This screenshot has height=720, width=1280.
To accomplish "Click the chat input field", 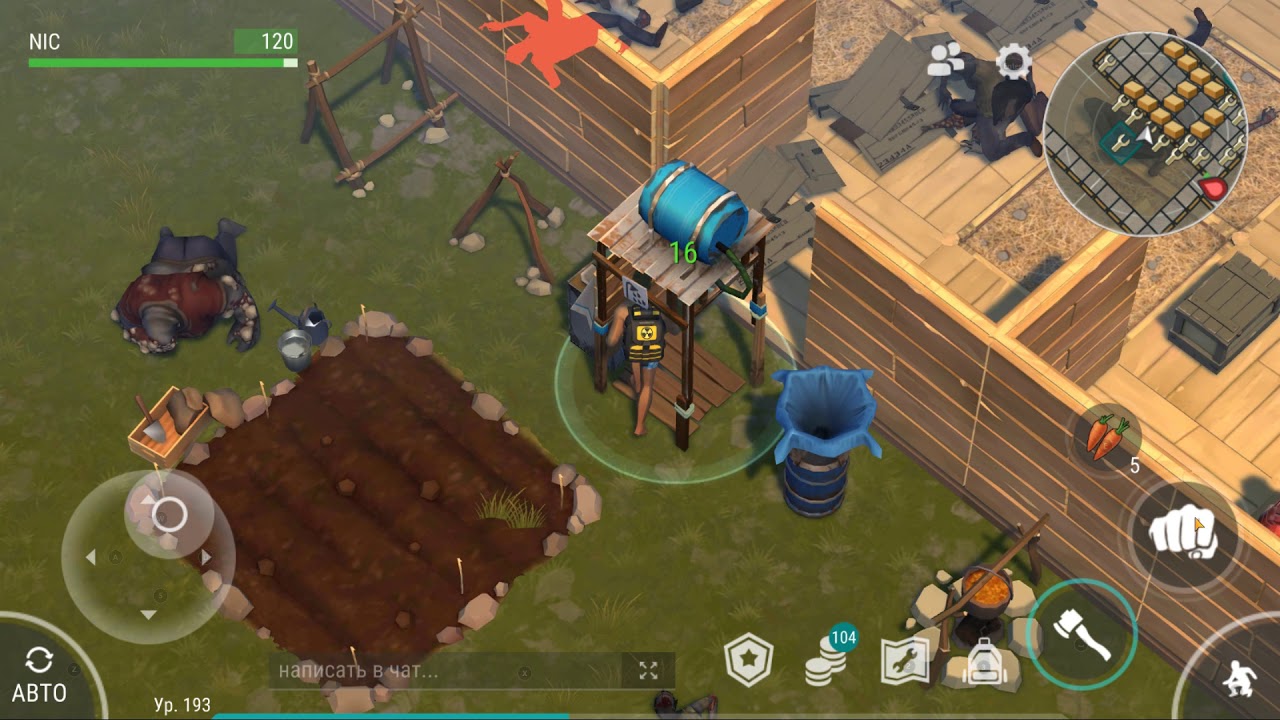I will (x=445, y=671).
